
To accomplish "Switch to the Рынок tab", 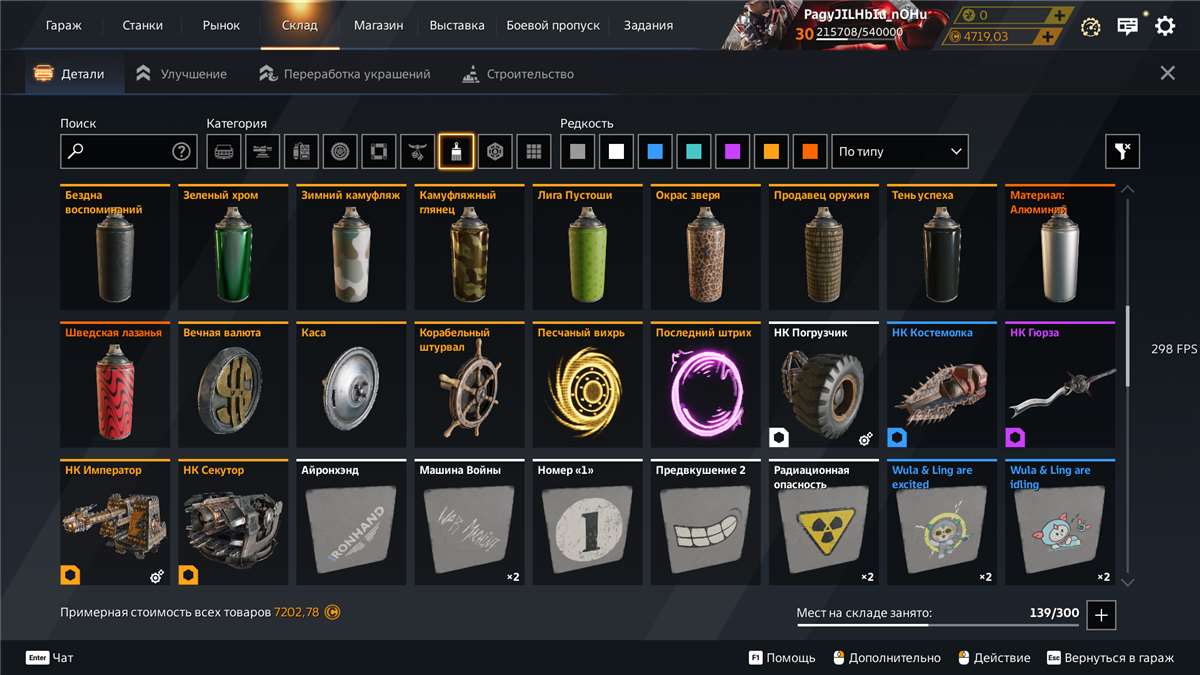I will [x=221, y=25].
